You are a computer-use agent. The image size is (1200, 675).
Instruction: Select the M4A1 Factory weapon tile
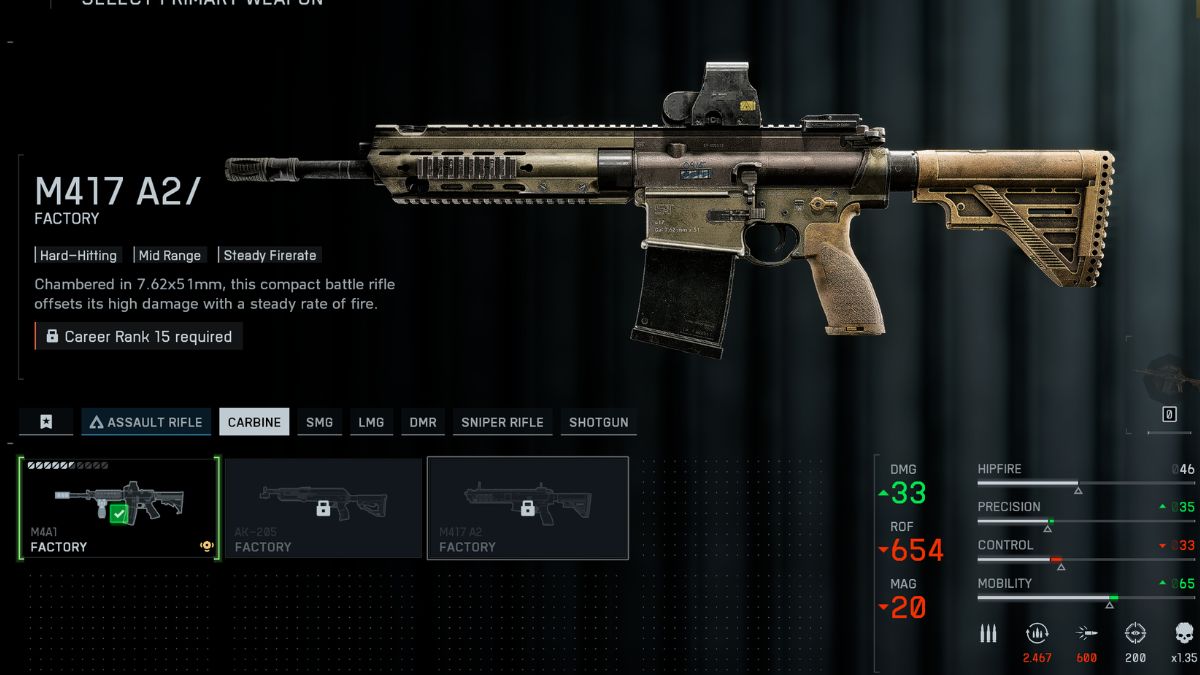tap(119, 508)
